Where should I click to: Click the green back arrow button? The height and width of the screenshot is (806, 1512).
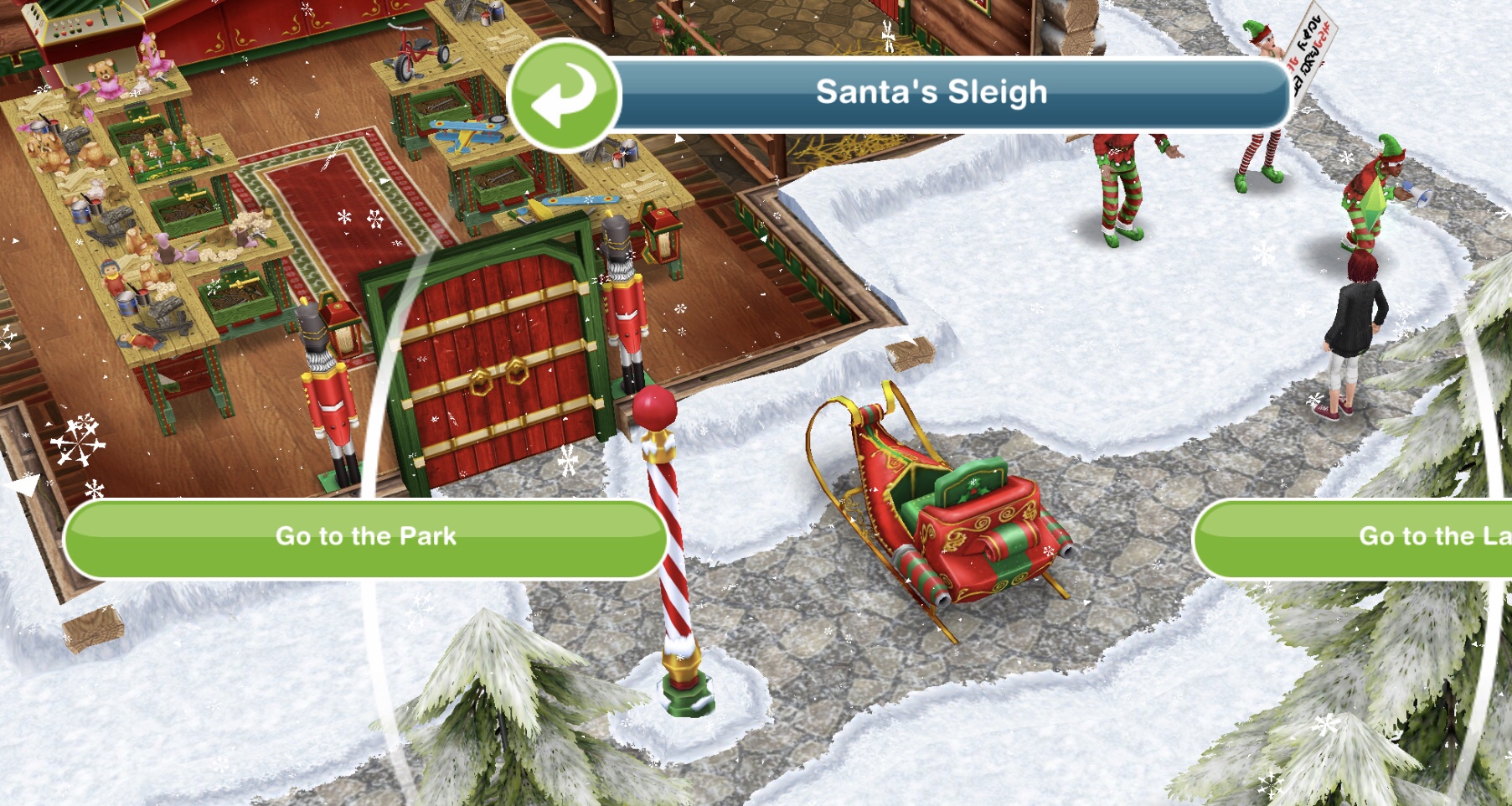point(563,96)
